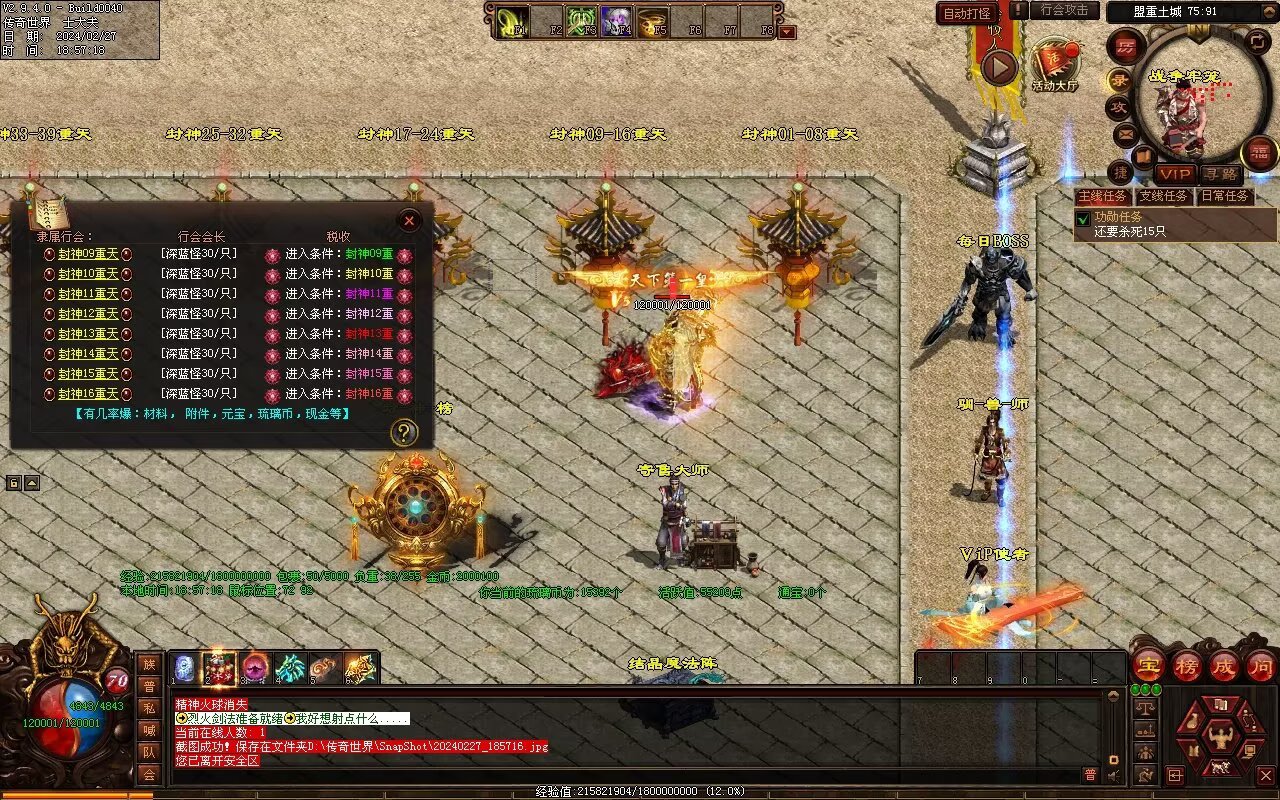Close the 封神 guild list panel
Image resolution: width=1280 pixels, height=800 pixels.
coord(409,221)
